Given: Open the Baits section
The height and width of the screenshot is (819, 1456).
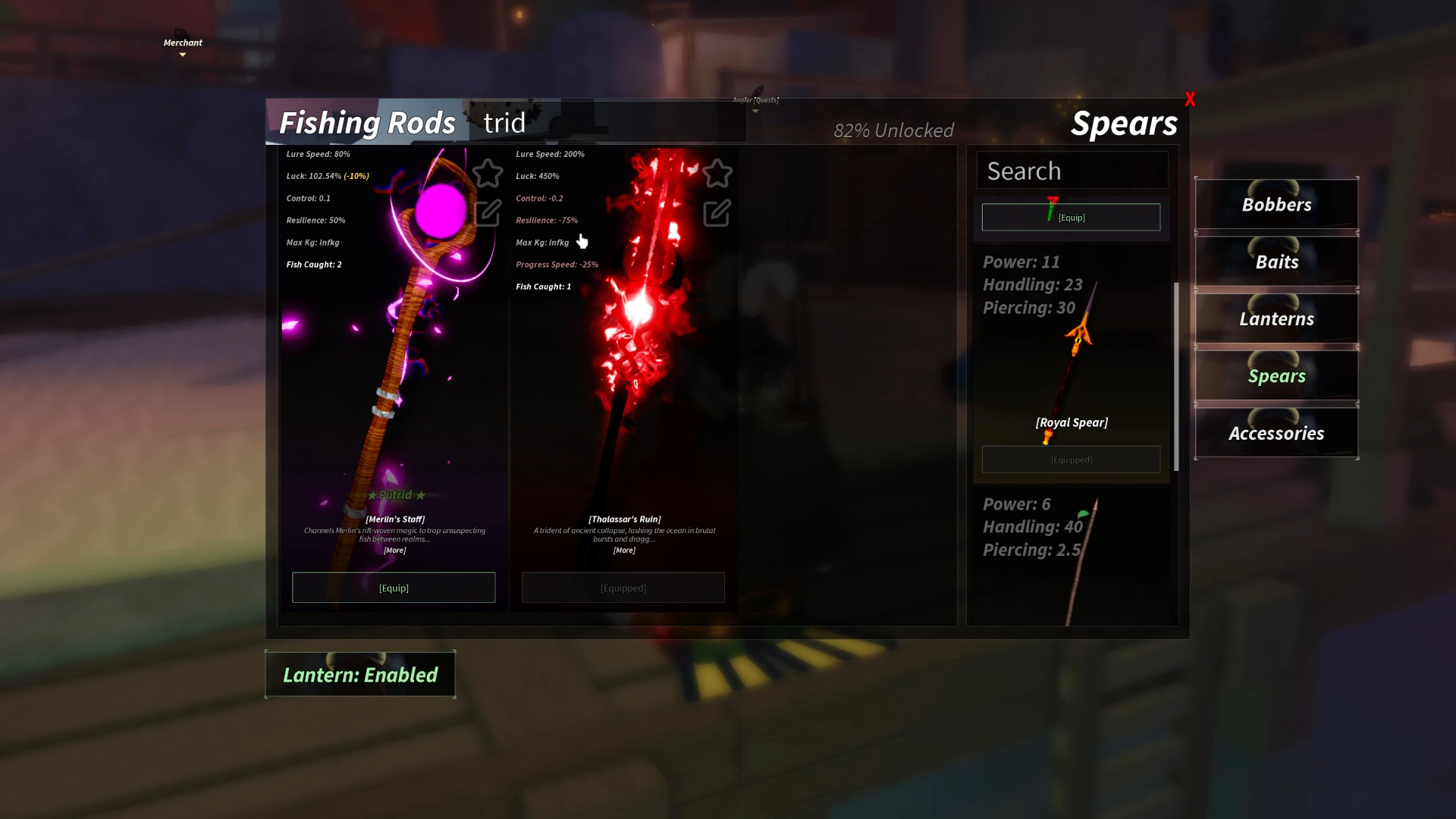Looking at the screenshot, I should 1276,262.
